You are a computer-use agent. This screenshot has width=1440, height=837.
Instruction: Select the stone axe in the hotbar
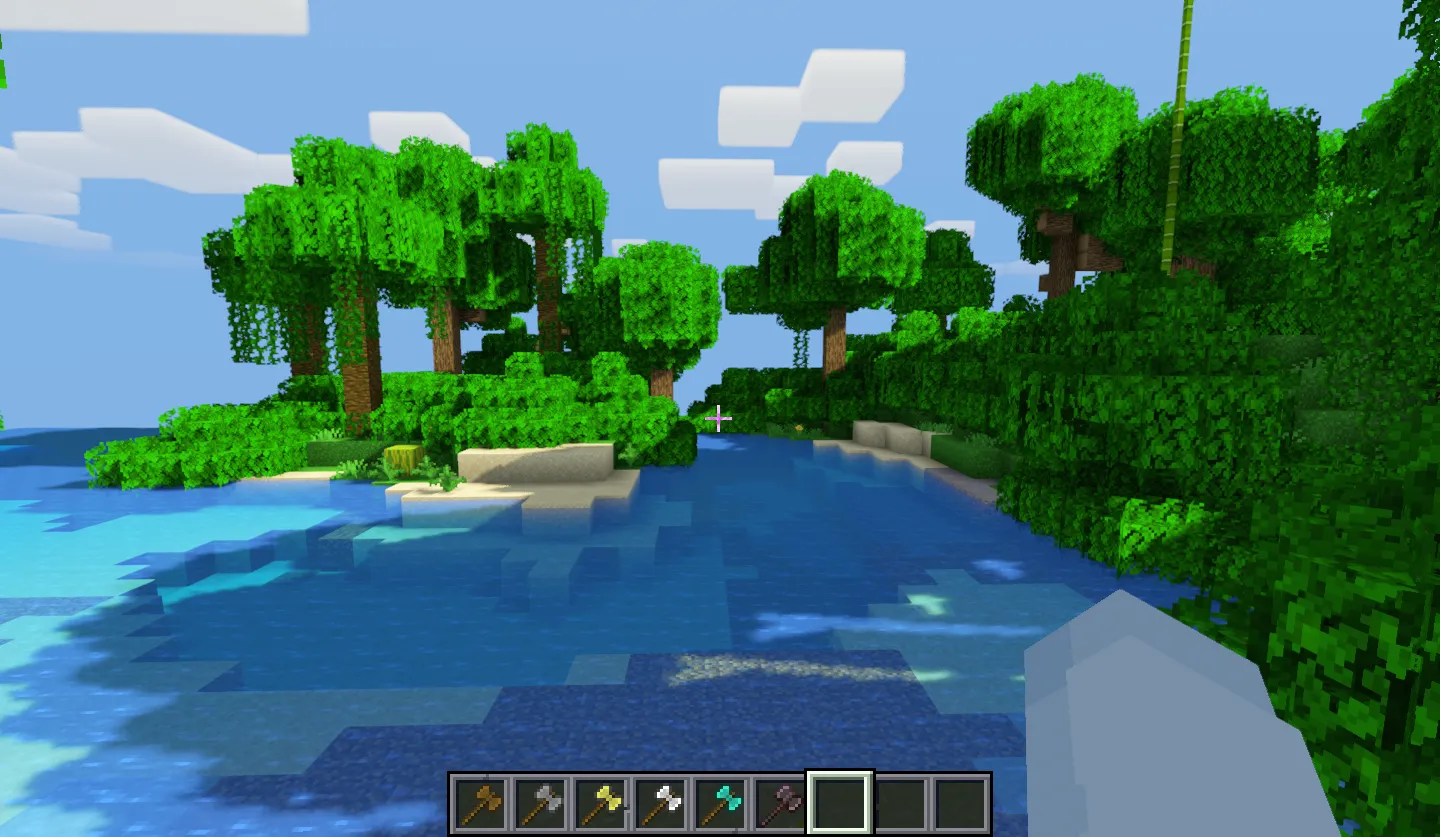point(540,802)
